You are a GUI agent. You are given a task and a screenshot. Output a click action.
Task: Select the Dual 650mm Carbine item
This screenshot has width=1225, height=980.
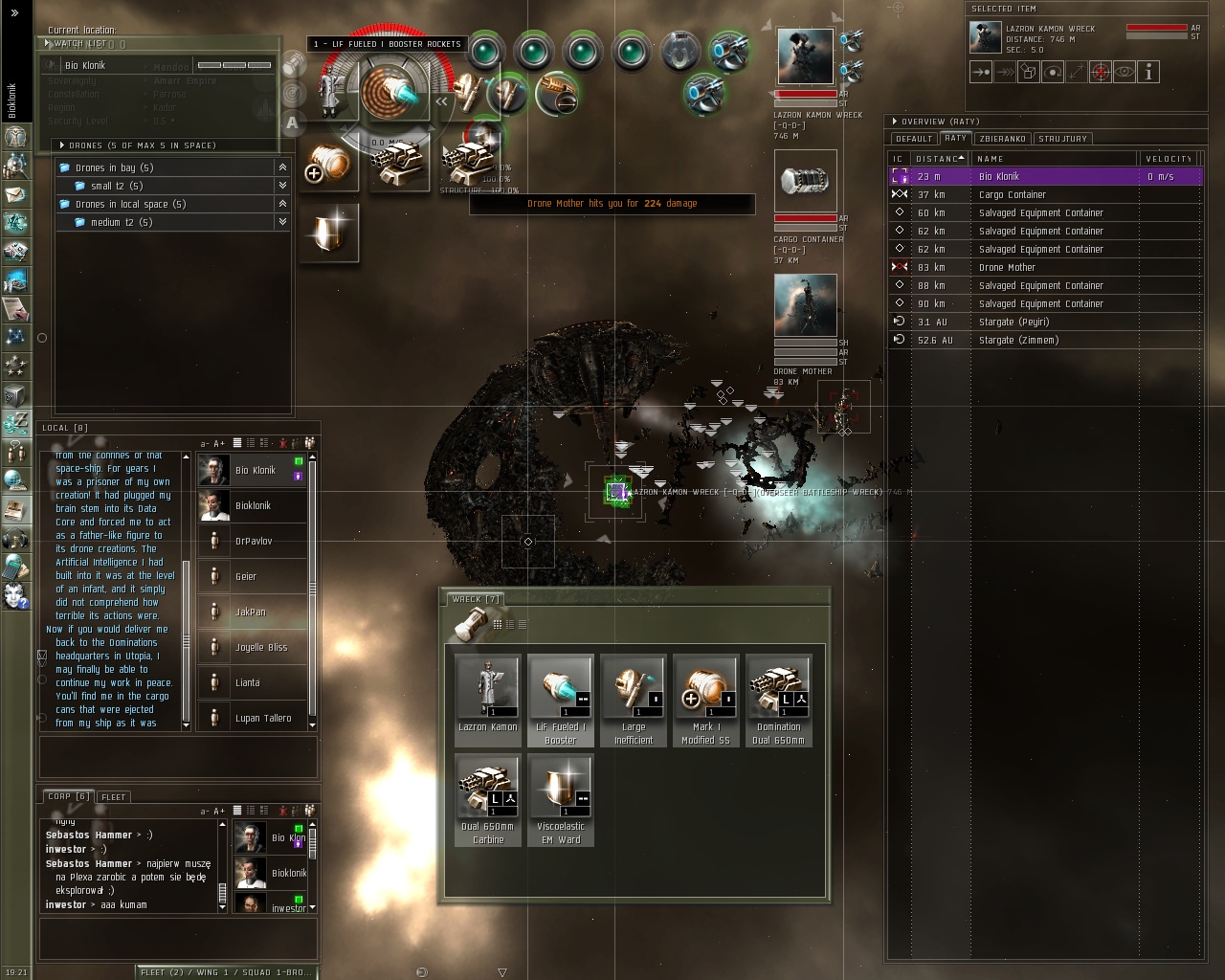tap(488, 789)
